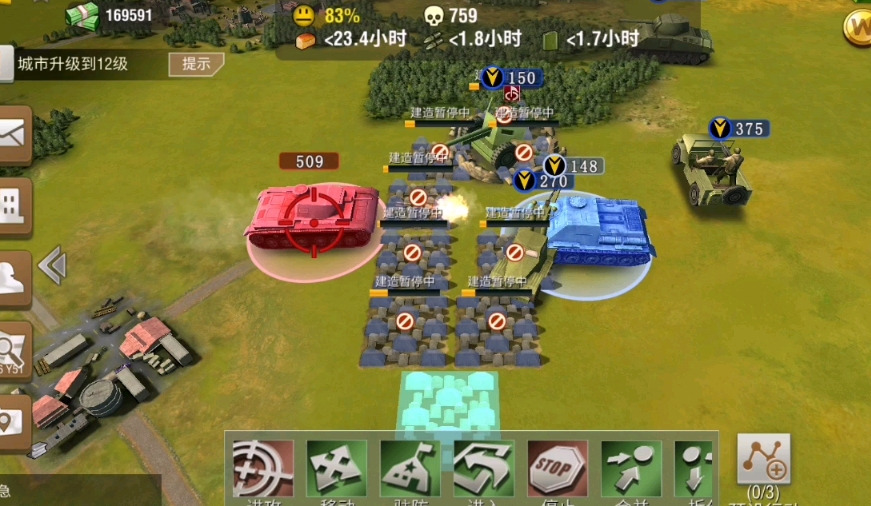Tap the yellow morale face icon
The height and width of the screenshot is (506, 871).
[303, 16]
